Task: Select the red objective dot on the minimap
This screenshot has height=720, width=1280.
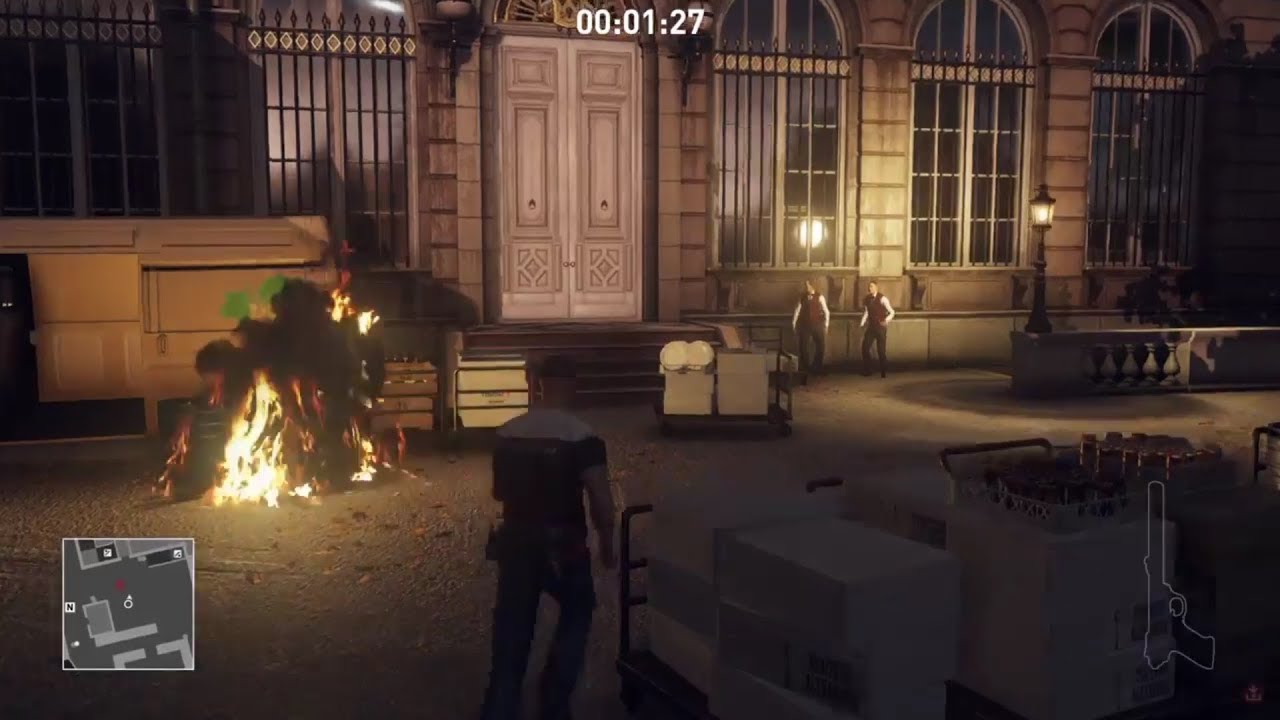Action: [x=120, y=583]
